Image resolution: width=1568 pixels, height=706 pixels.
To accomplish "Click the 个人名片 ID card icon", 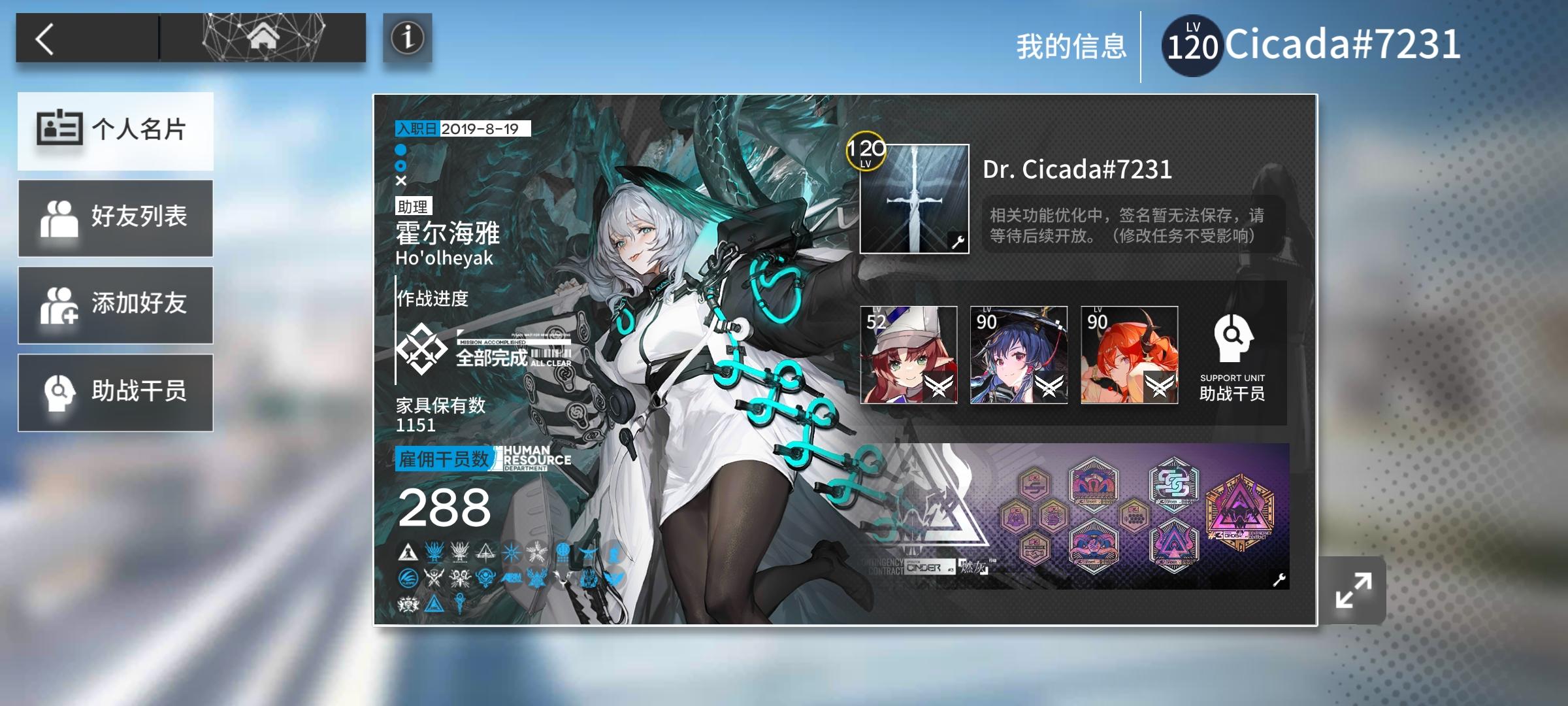I will [59, 130].
